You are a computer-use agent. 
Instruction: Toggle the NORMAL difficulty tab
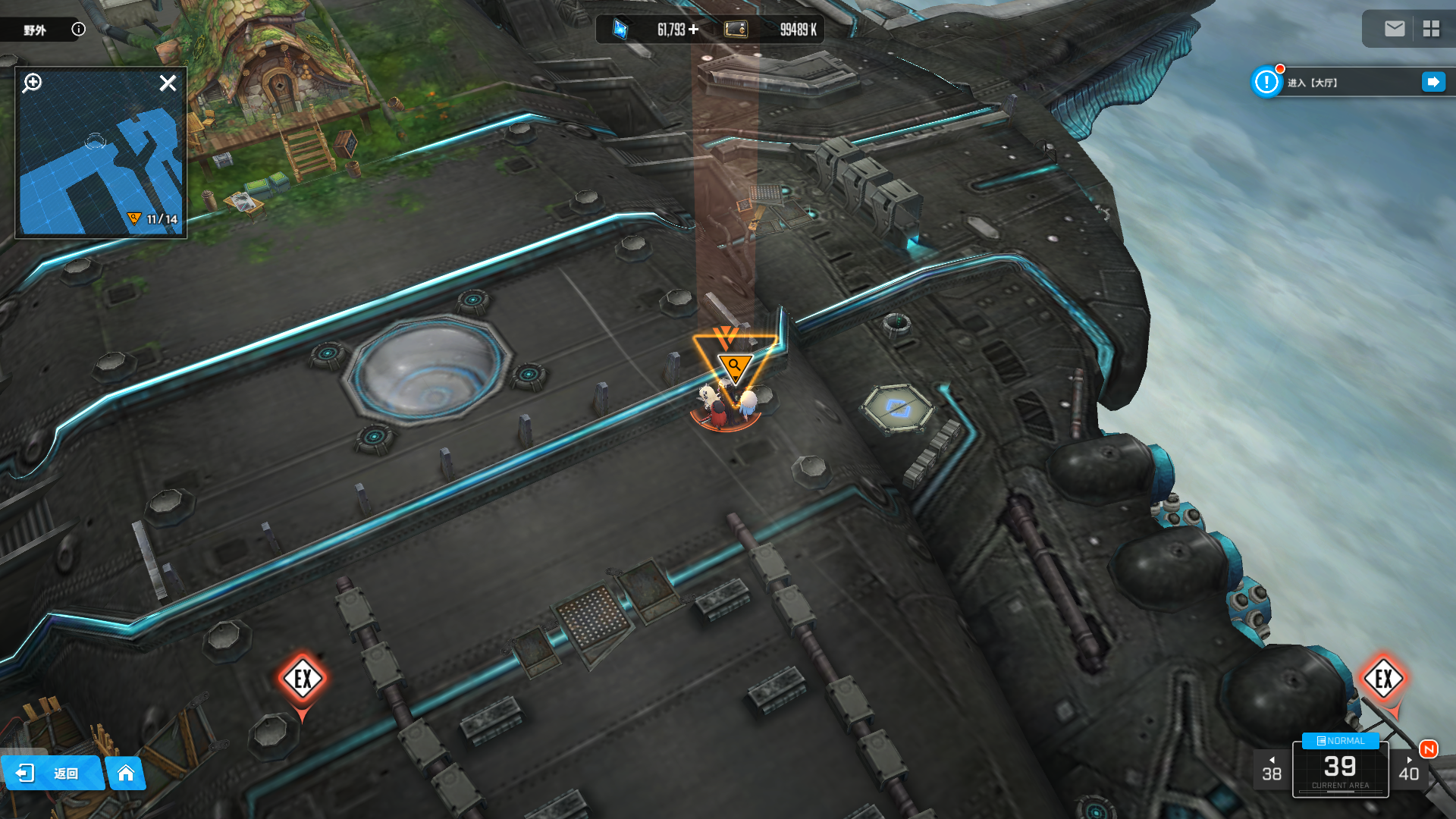click(x=1340, y=741)
